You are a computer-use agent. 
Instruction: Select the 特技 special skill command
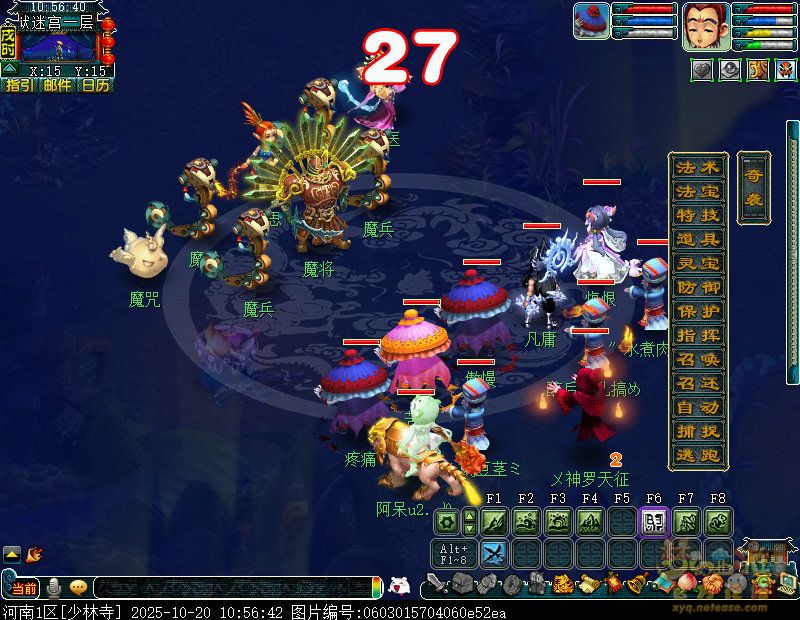pos(697,215)
